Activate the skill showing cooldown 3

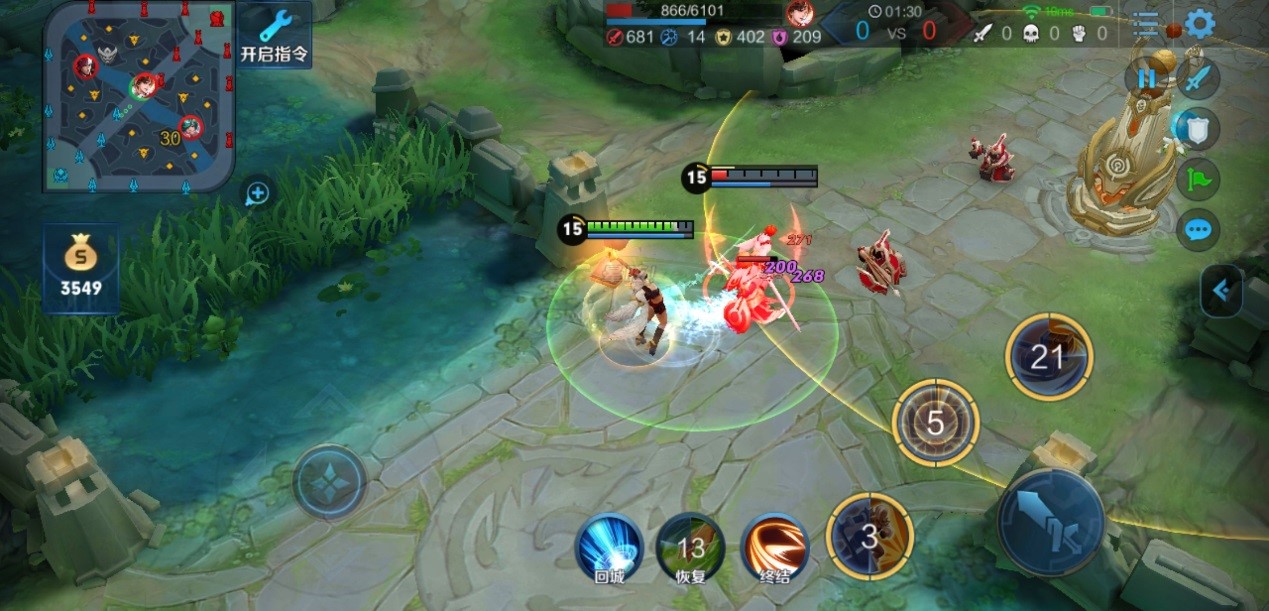[x=869, y=536]
